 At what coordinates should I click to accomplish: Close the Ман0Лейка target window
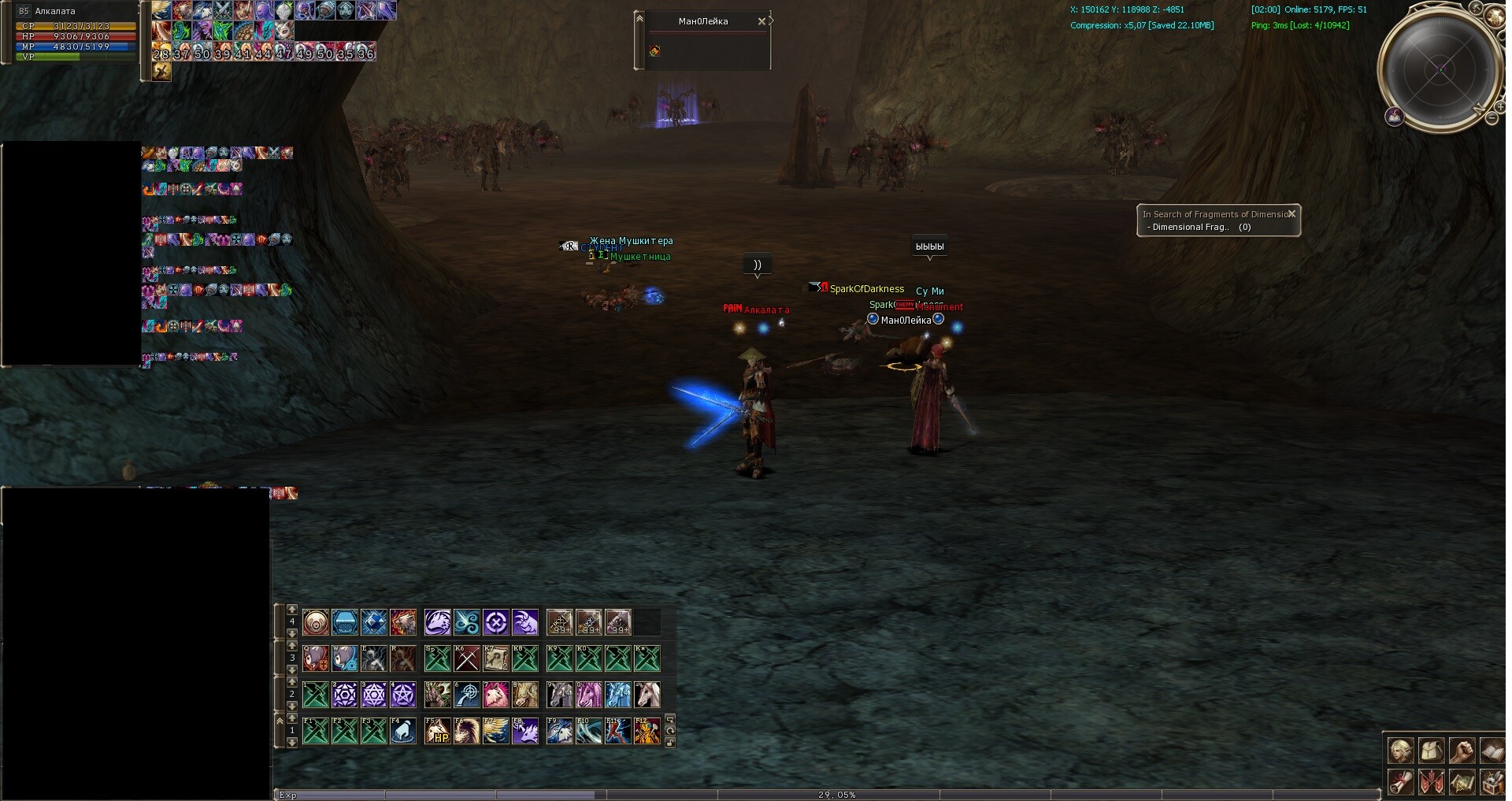pos(761,21)
